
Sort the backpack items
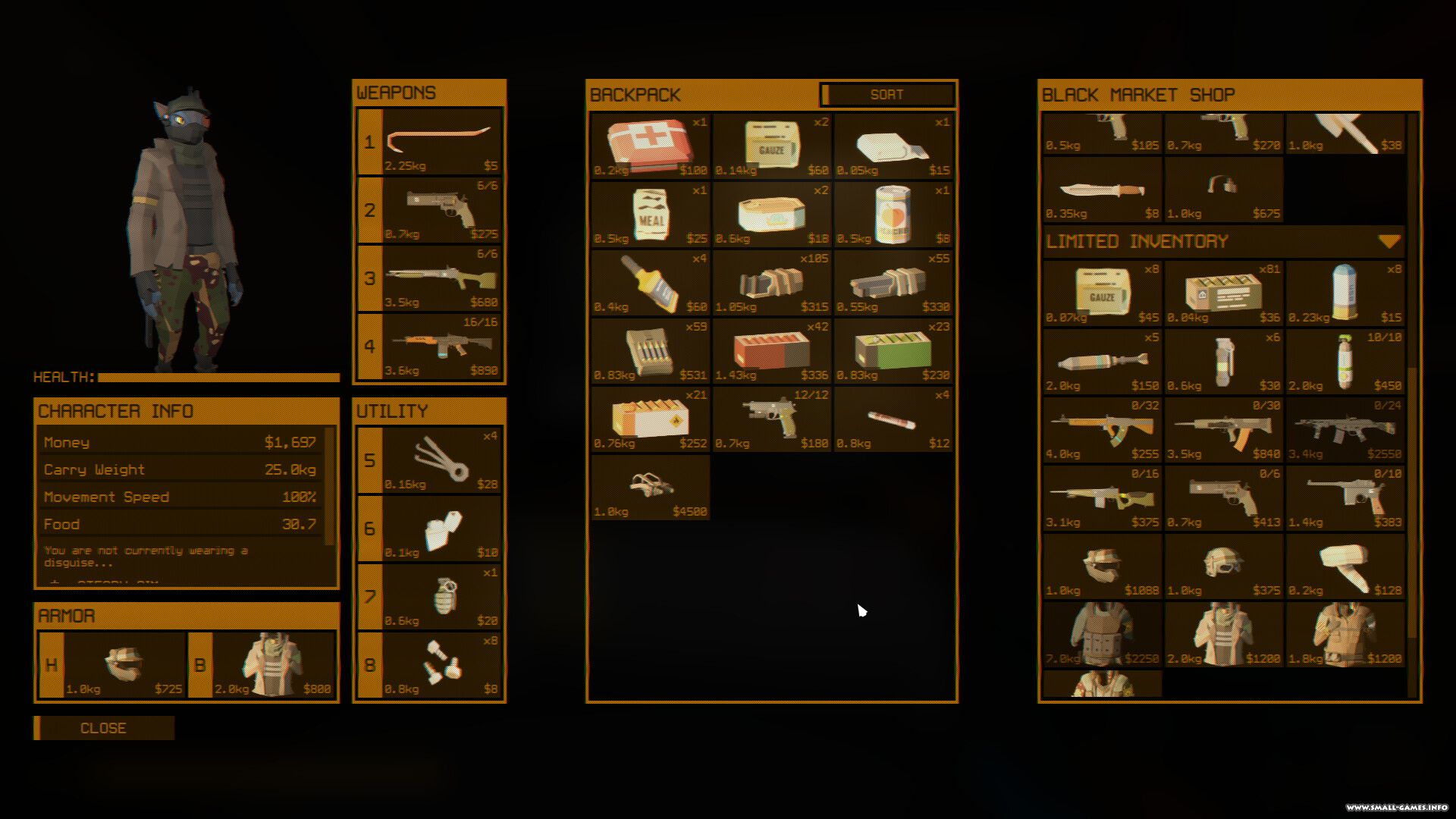coord(886,95)
